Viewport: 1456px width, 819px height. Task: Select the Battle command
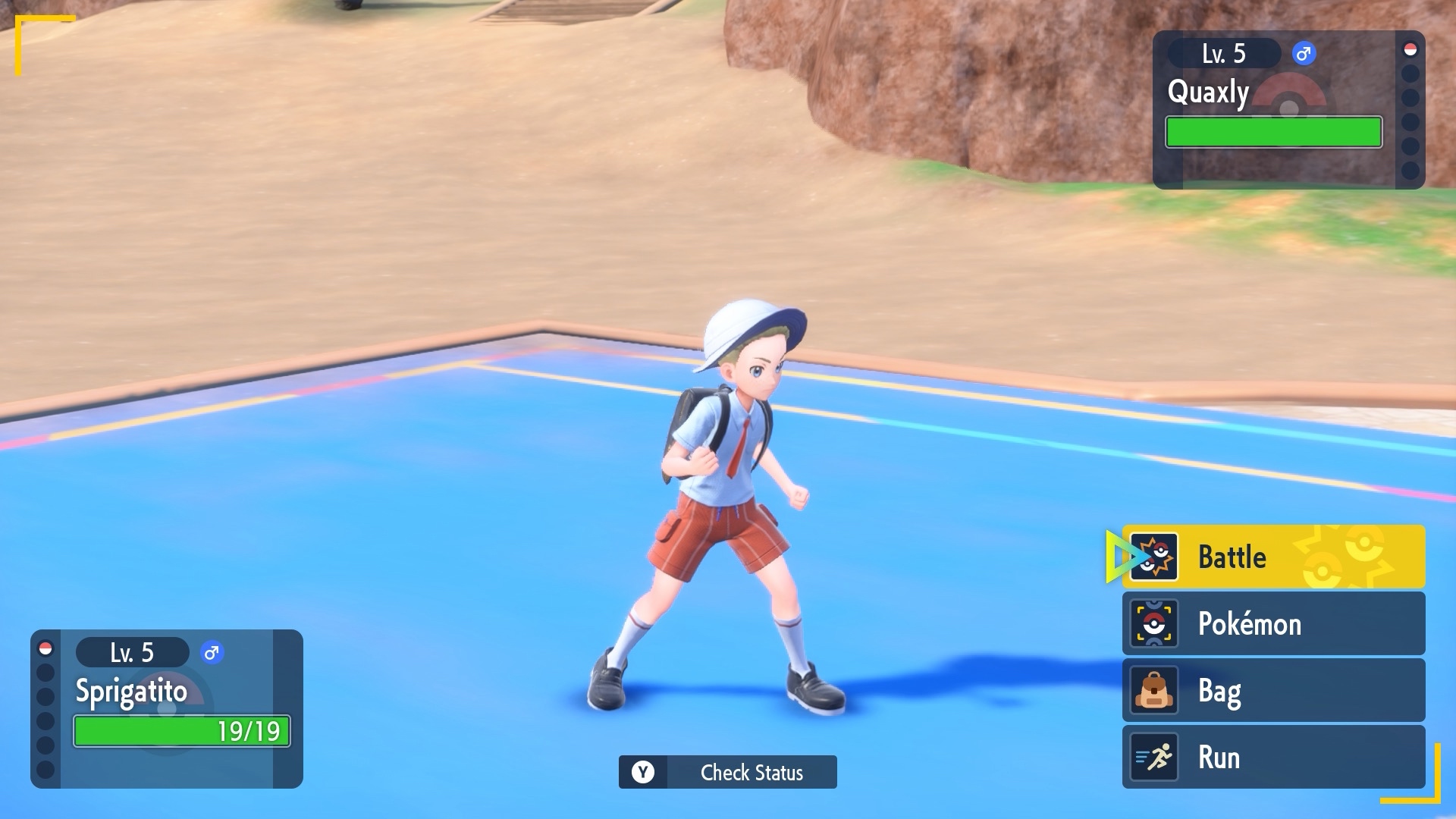[x=1272, y=557]
